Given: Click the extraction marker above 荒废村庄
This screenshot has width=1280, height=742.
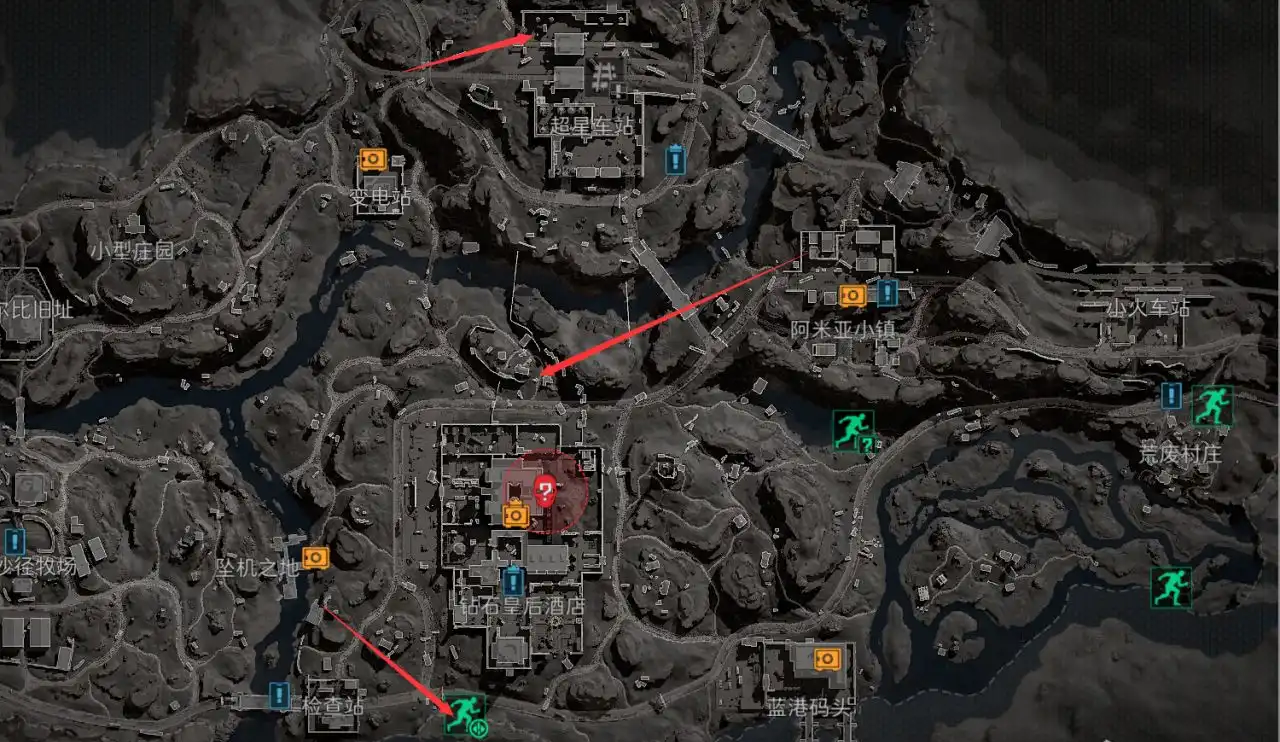Looking at the screenshot, I should pyautogui.click(x=1212, y=406).
